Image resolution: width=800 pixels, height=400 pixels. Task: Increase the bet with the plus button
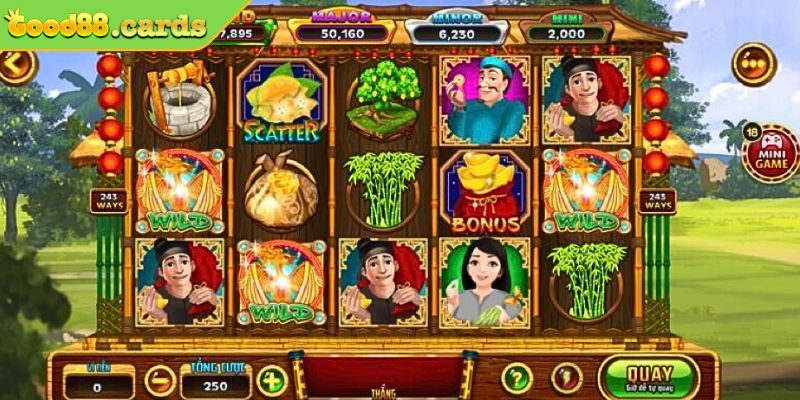pyautogui.click(x=271, y=380)
